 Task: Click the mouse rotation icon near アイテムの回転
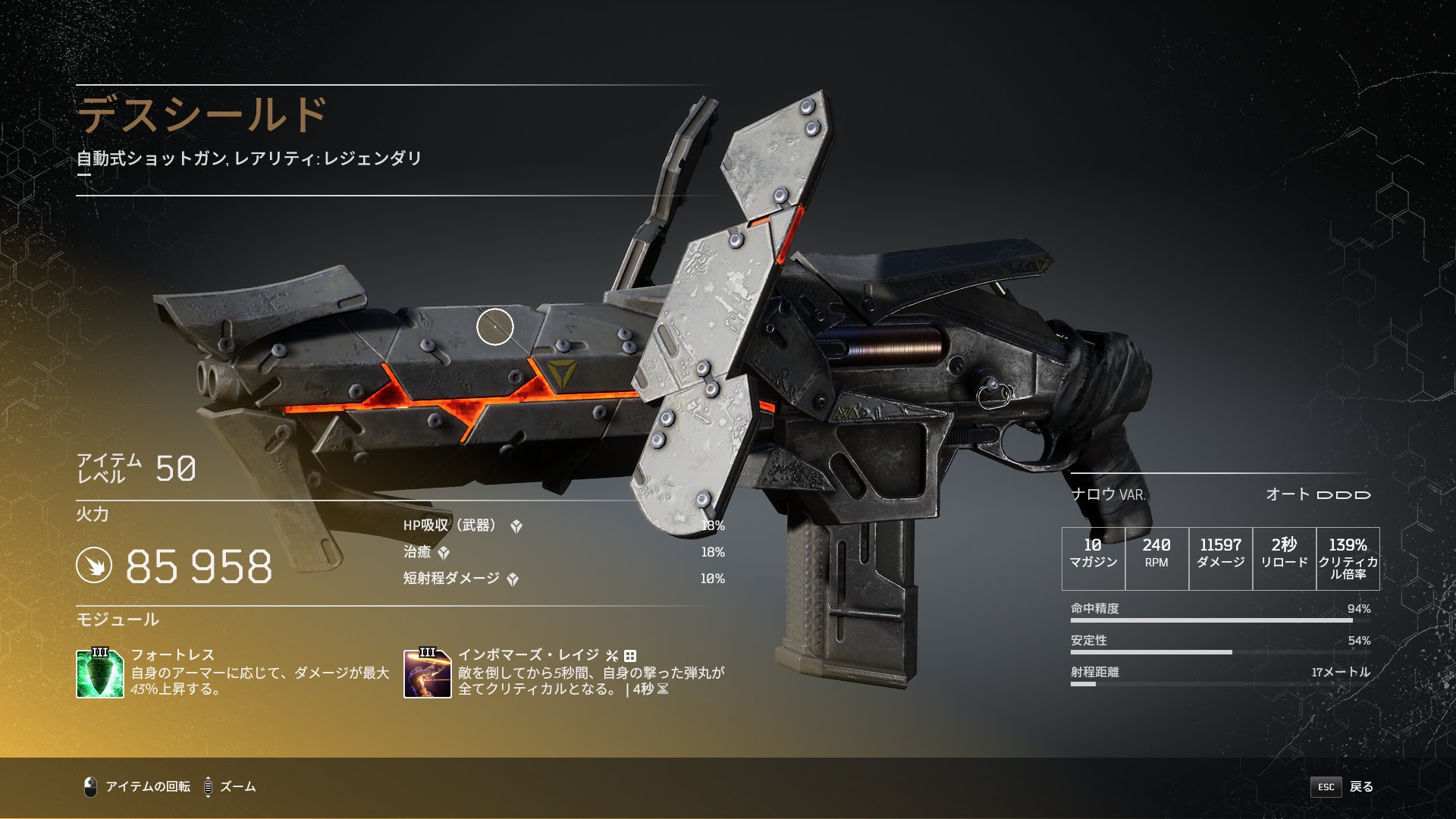(x=89, y=786)
